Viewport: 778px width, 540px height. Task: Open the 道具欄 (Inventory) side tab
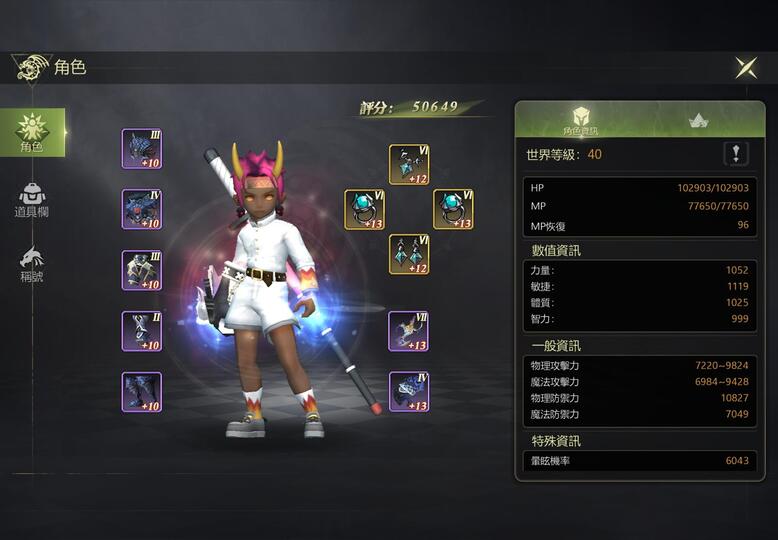[32, 200]
